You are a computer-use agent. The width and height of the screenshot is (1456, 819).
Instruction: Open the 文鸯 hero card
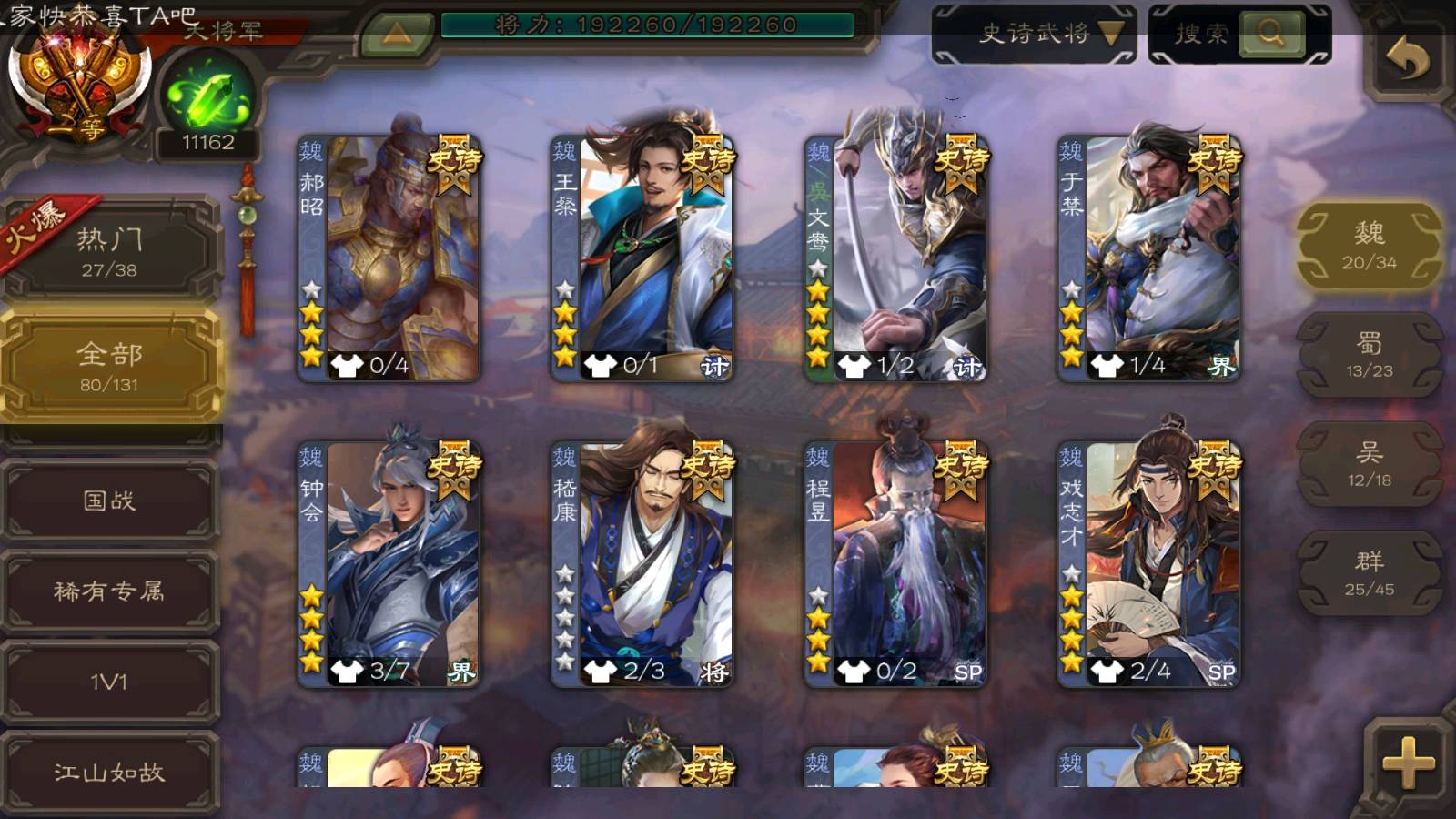[895, 259]
